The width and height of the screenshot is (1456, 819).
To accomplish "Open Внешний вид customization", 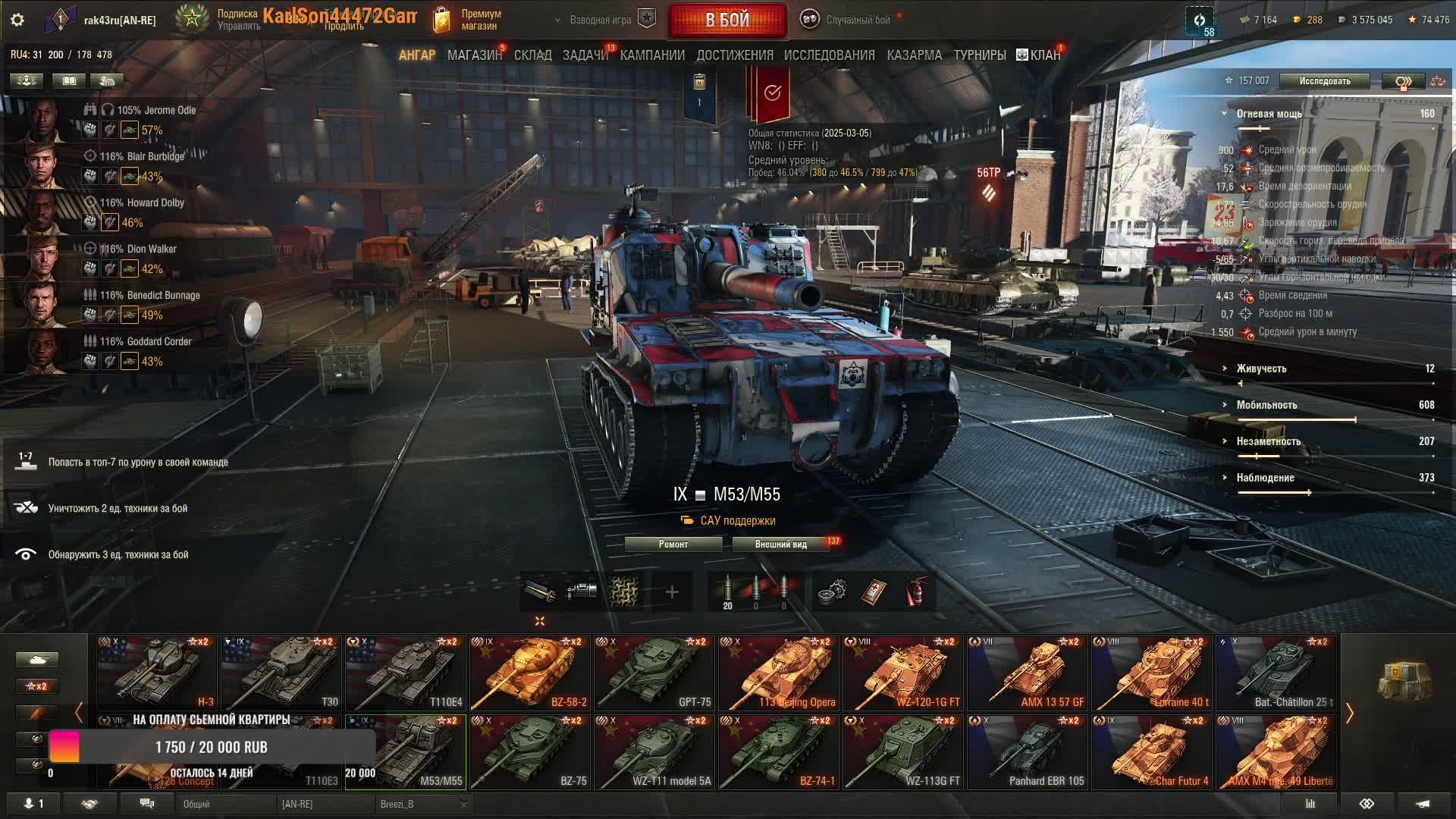I will coord(780,544).
